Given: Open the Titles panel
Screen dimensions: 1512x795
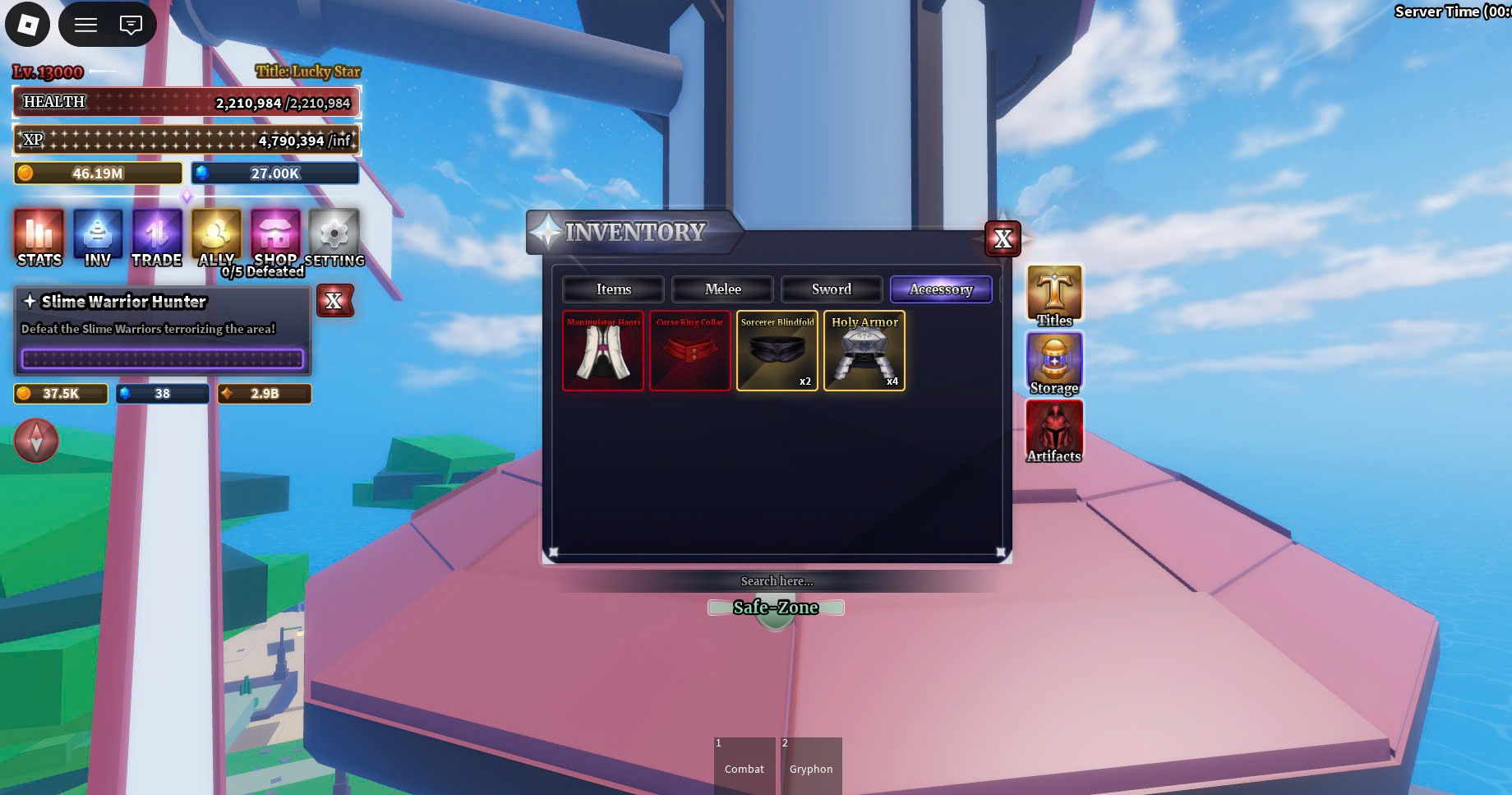Looking at the screenshot, I should tap(1054, 294).
